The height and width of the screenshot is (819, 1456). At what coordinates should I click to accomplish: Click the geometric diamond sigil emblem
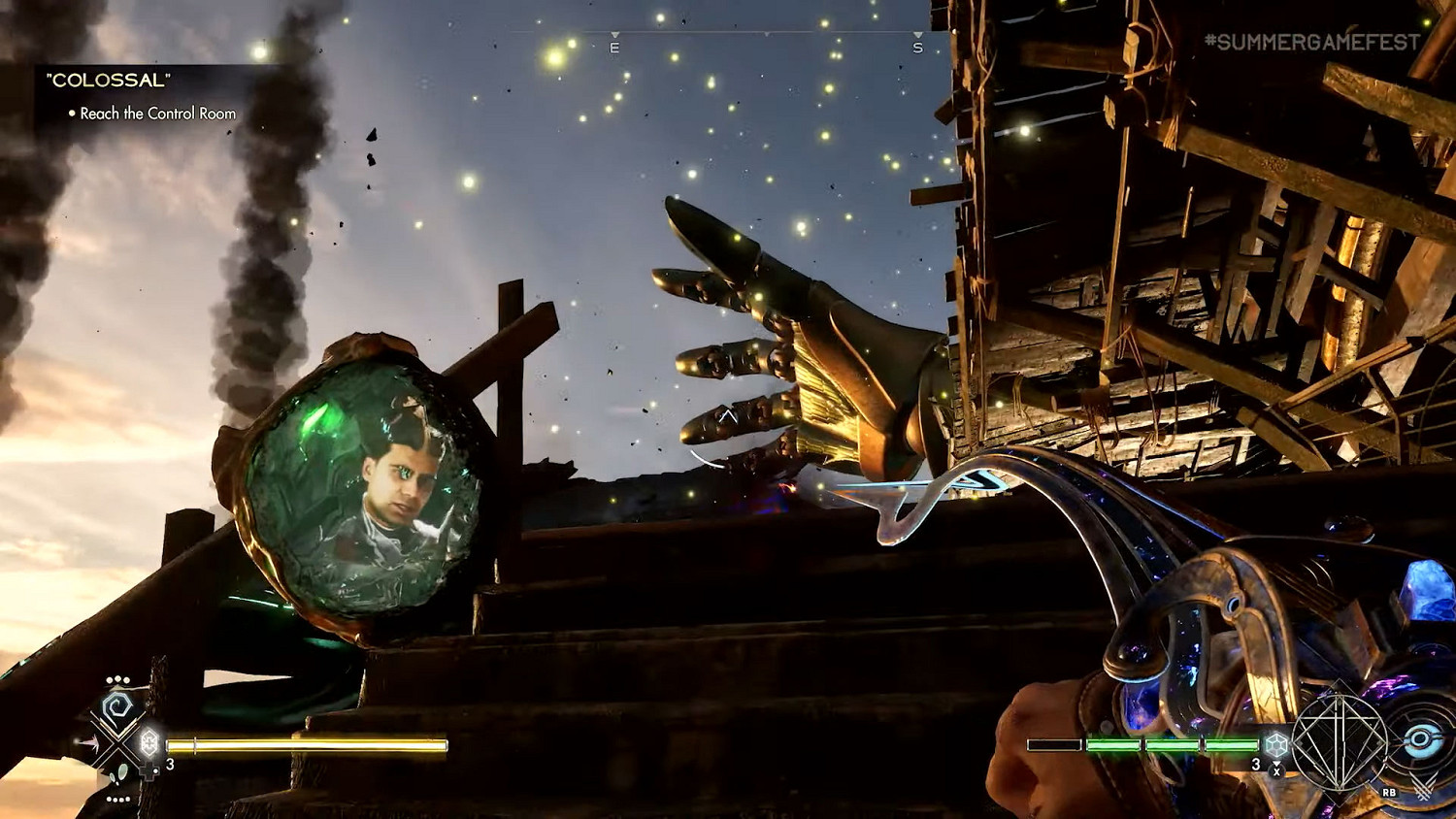(x=1340, y=743)
